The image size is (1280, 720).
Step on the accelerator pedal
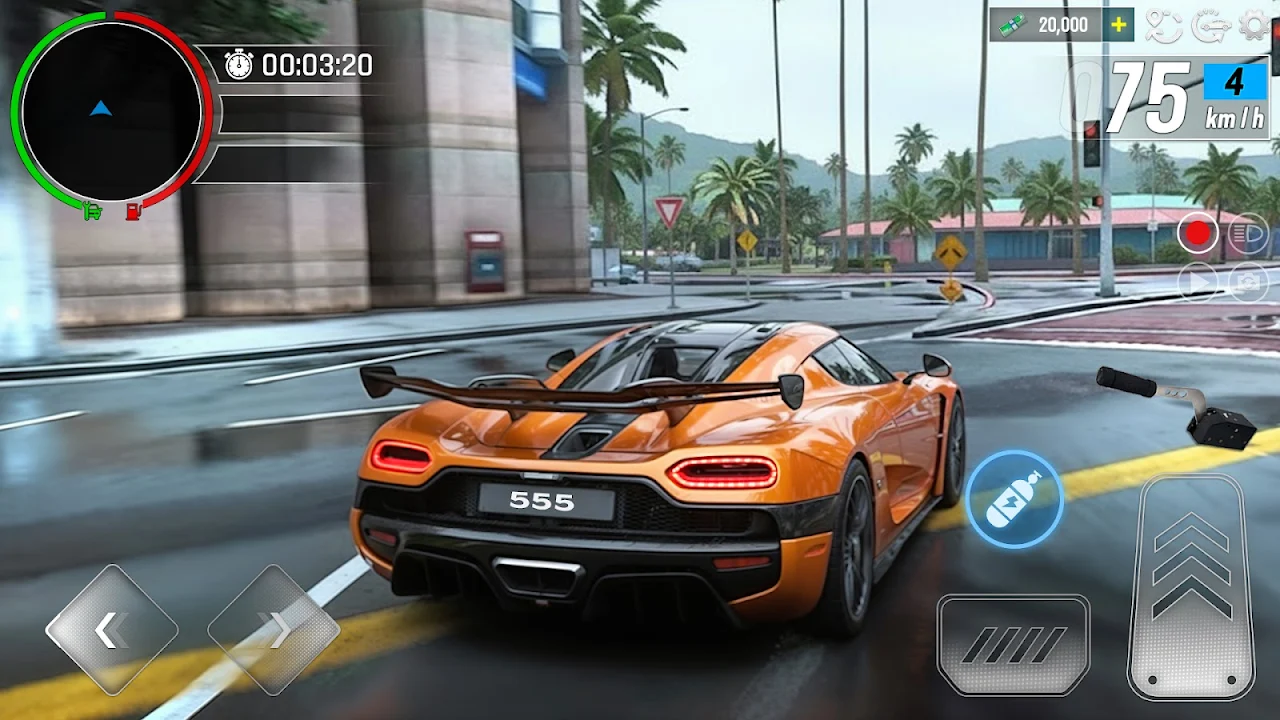(x=1191, y=587)
